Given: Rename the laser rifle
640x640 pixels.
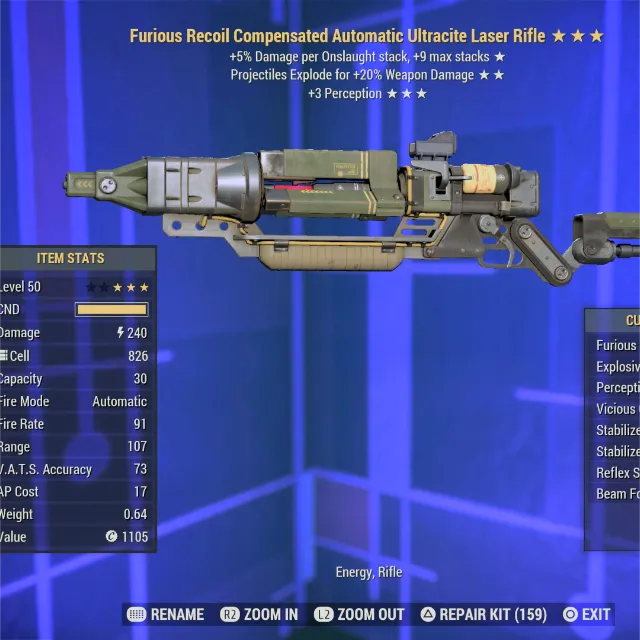Looking at the screenshot, I should click(x=166, y=614).
